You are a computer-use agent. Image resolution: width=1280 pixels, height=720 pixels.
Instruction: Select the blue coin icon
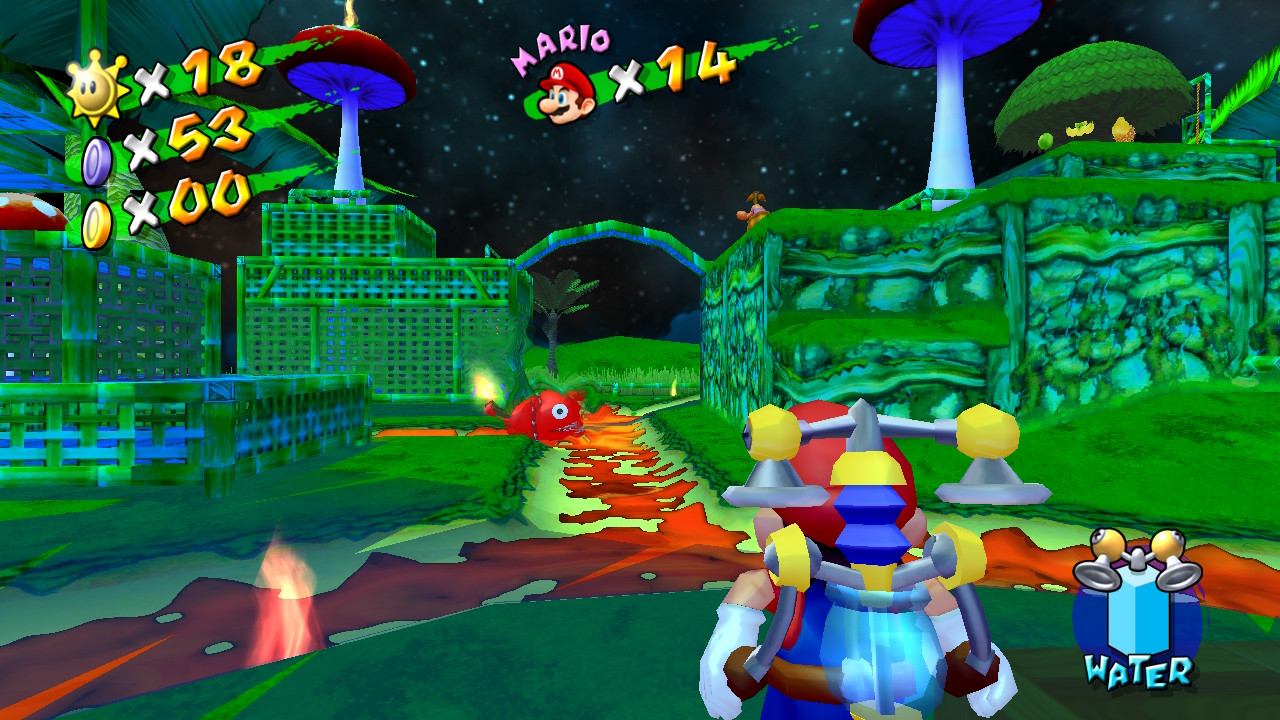(x=97, y=160)
